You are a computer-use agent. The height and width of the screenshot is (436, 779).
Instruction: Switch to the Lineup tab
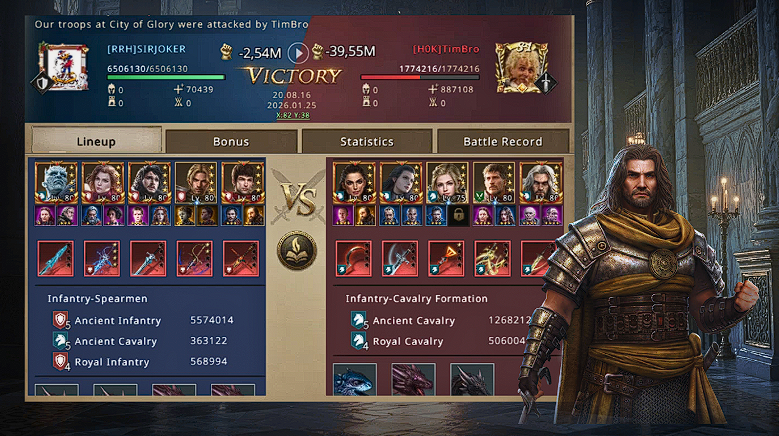[96, 141]
